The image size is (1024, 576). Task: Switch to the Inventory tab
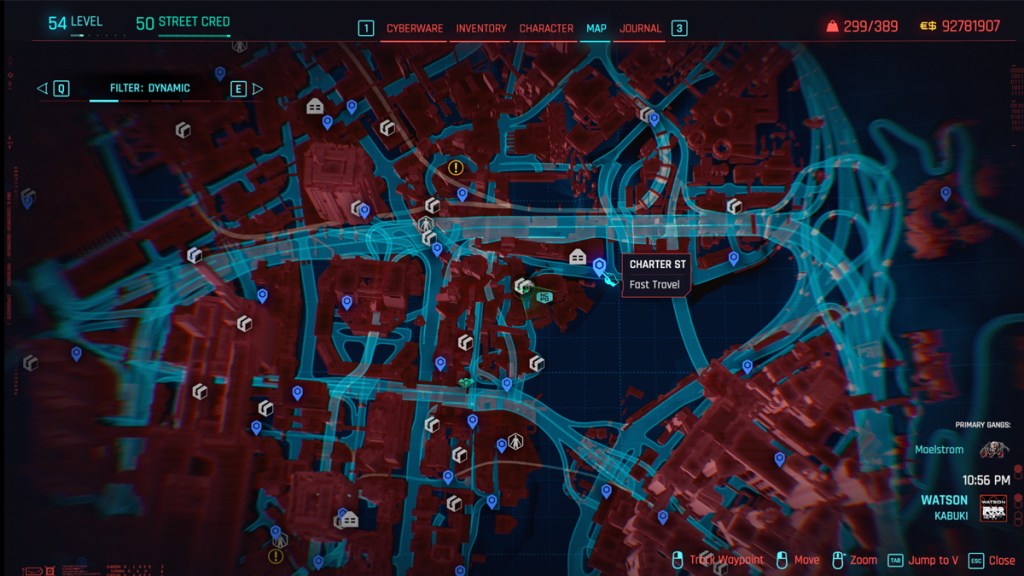[481, 29]
